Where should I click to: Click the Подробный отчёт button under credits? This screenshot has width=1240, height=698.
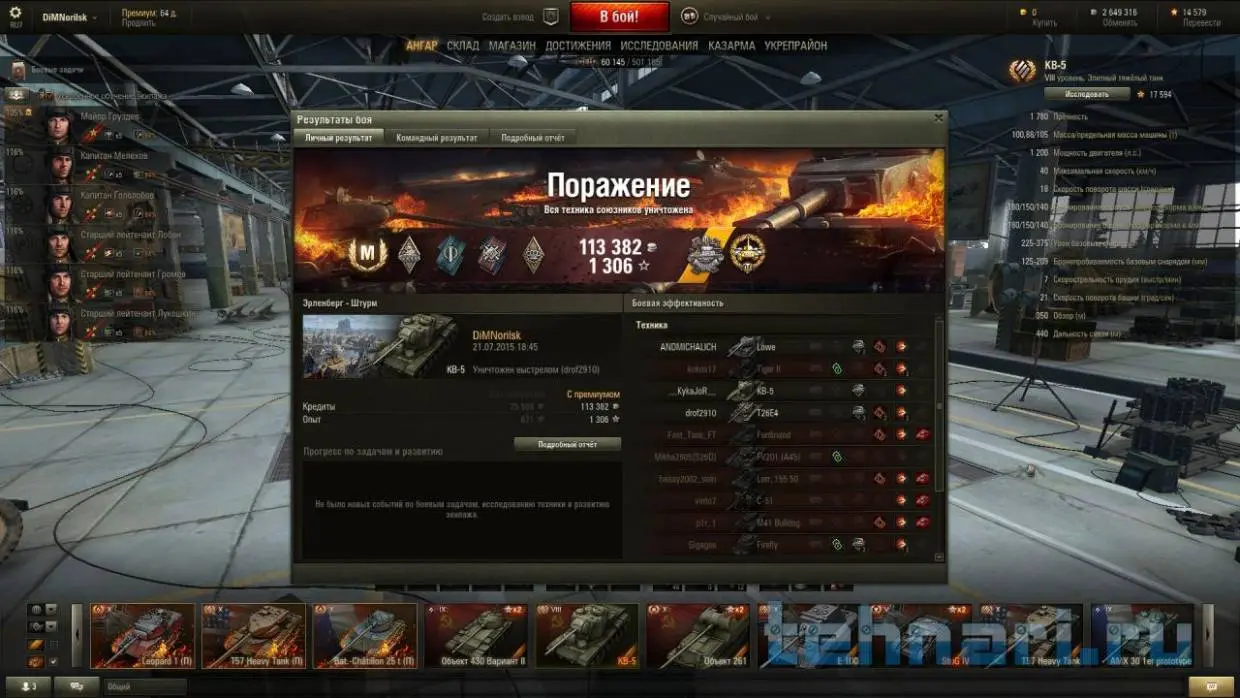pyautogui.click(x=567, y=444)
